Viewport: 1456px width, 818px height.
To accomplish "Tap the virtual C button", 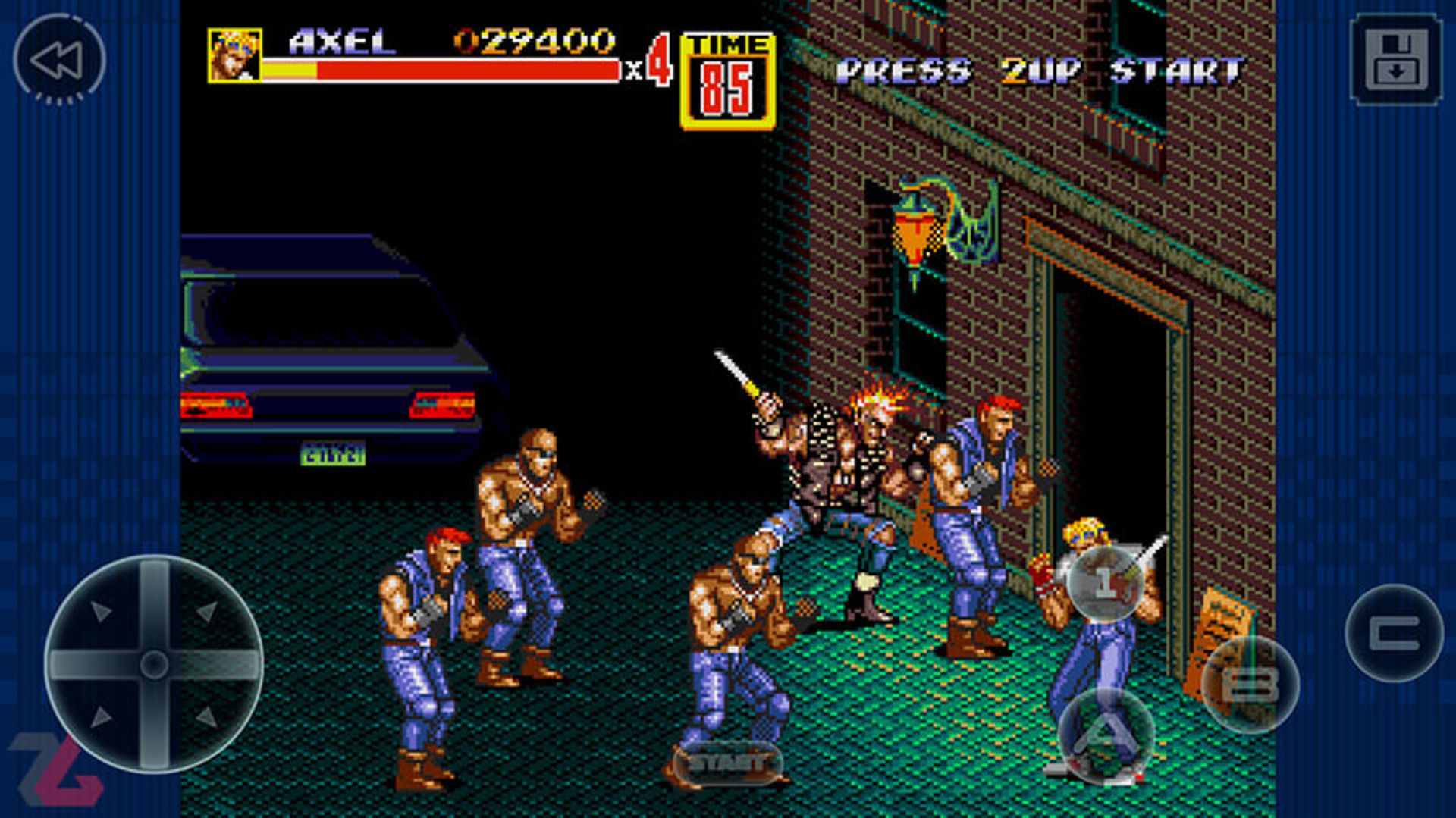I will [1394, 633].
